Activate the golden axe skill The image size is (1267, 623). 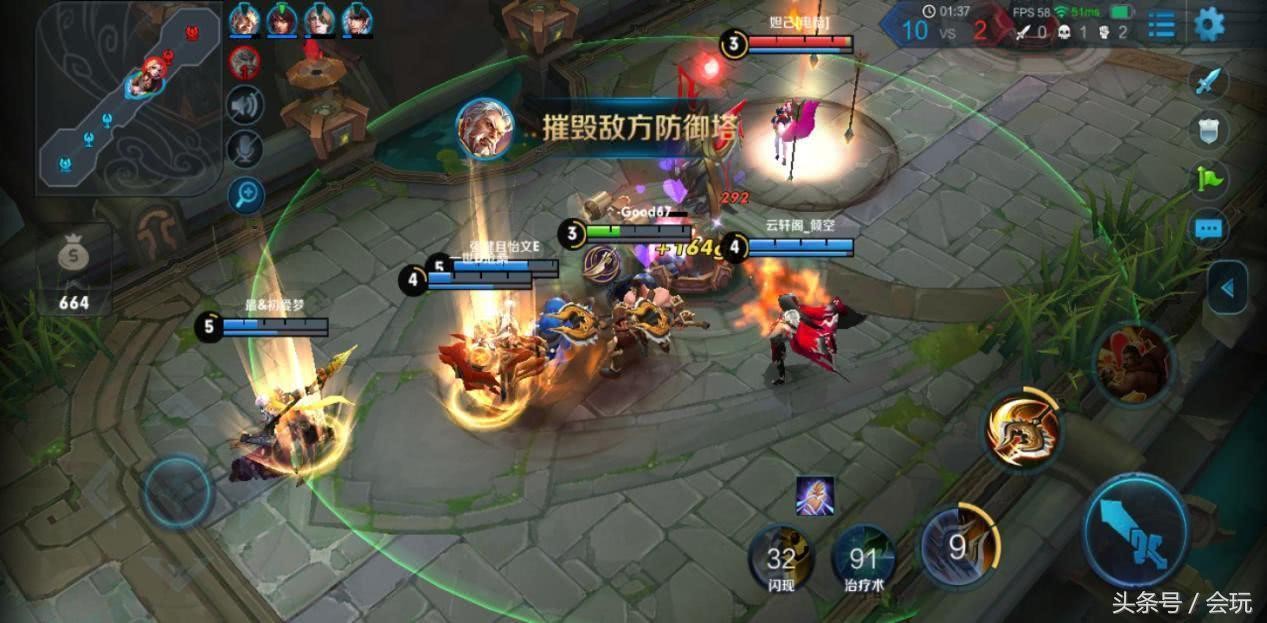pyautogui.click(x=1022, y=429)
